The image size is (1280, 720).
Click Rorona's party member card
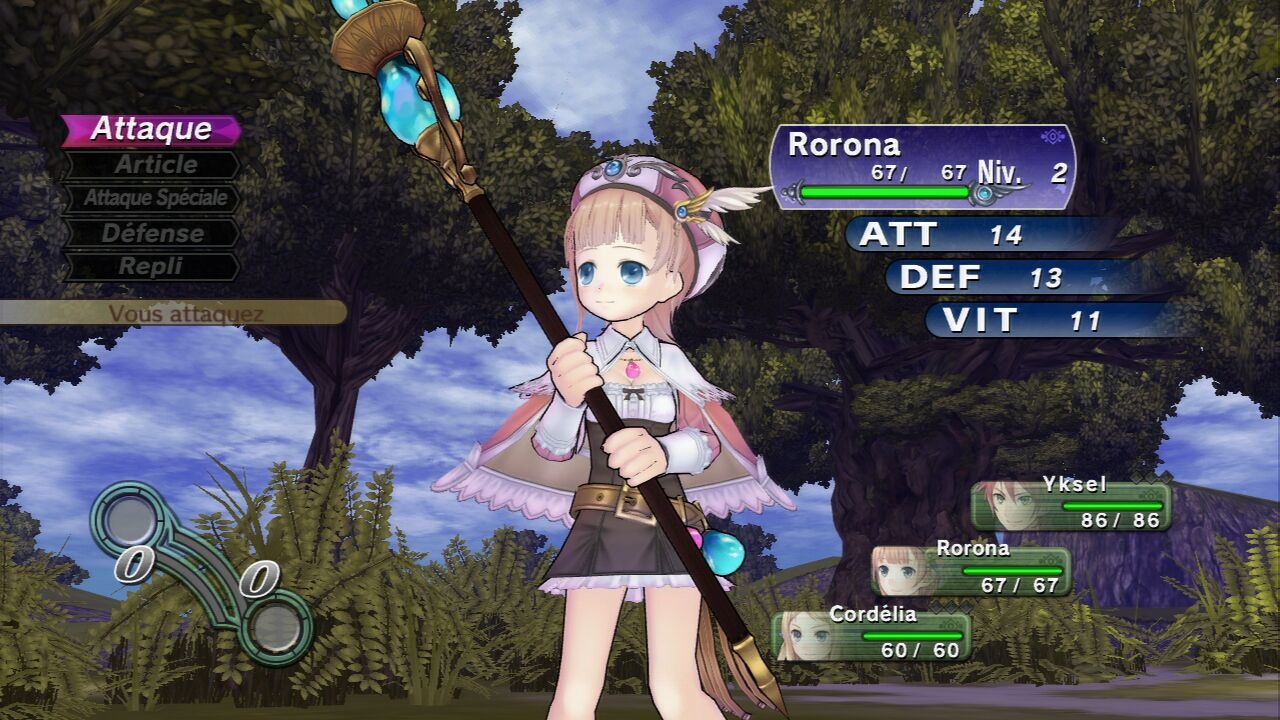(x=970, y=570)
